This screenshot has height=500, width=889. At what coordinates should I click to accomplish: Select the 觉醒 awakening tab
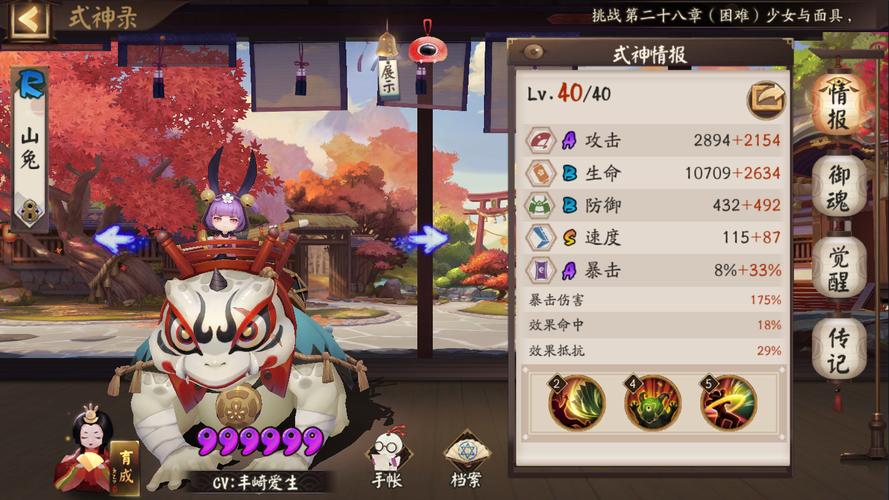tap(838, 266)
